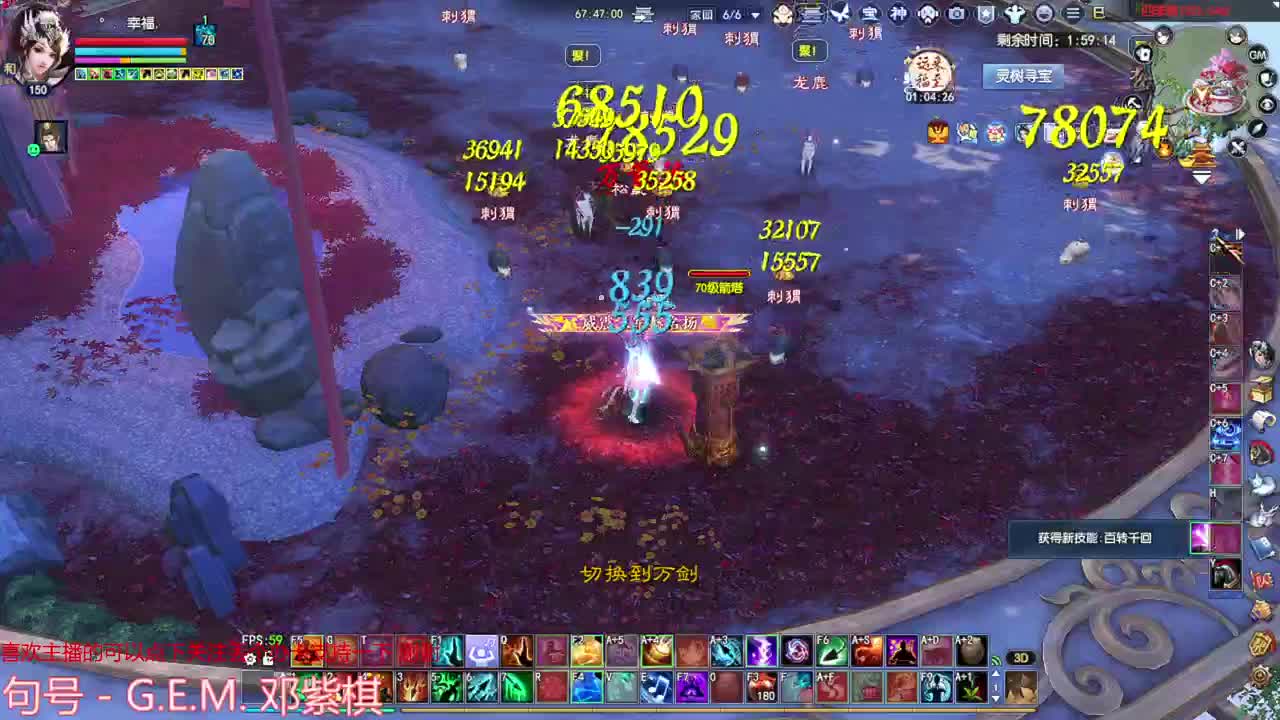The image size is (1280, 720).
Task: Open the 6/6 team dropdown arrow at the top
Action: [755, 14]
